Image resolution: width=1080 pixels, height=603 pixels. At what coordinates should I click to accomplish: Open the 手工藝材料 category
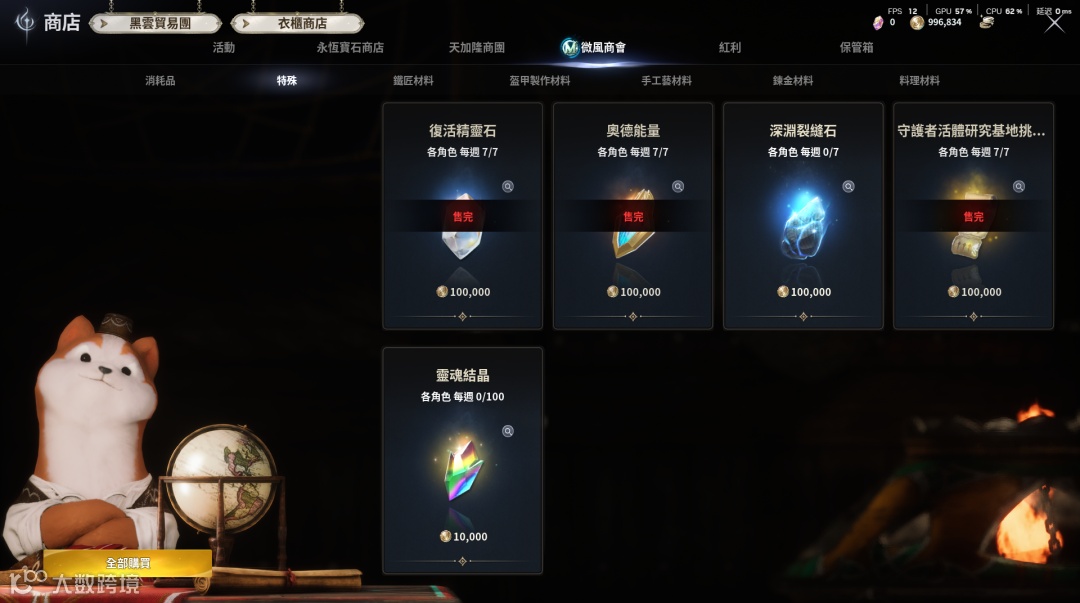(x=666, y=80)
